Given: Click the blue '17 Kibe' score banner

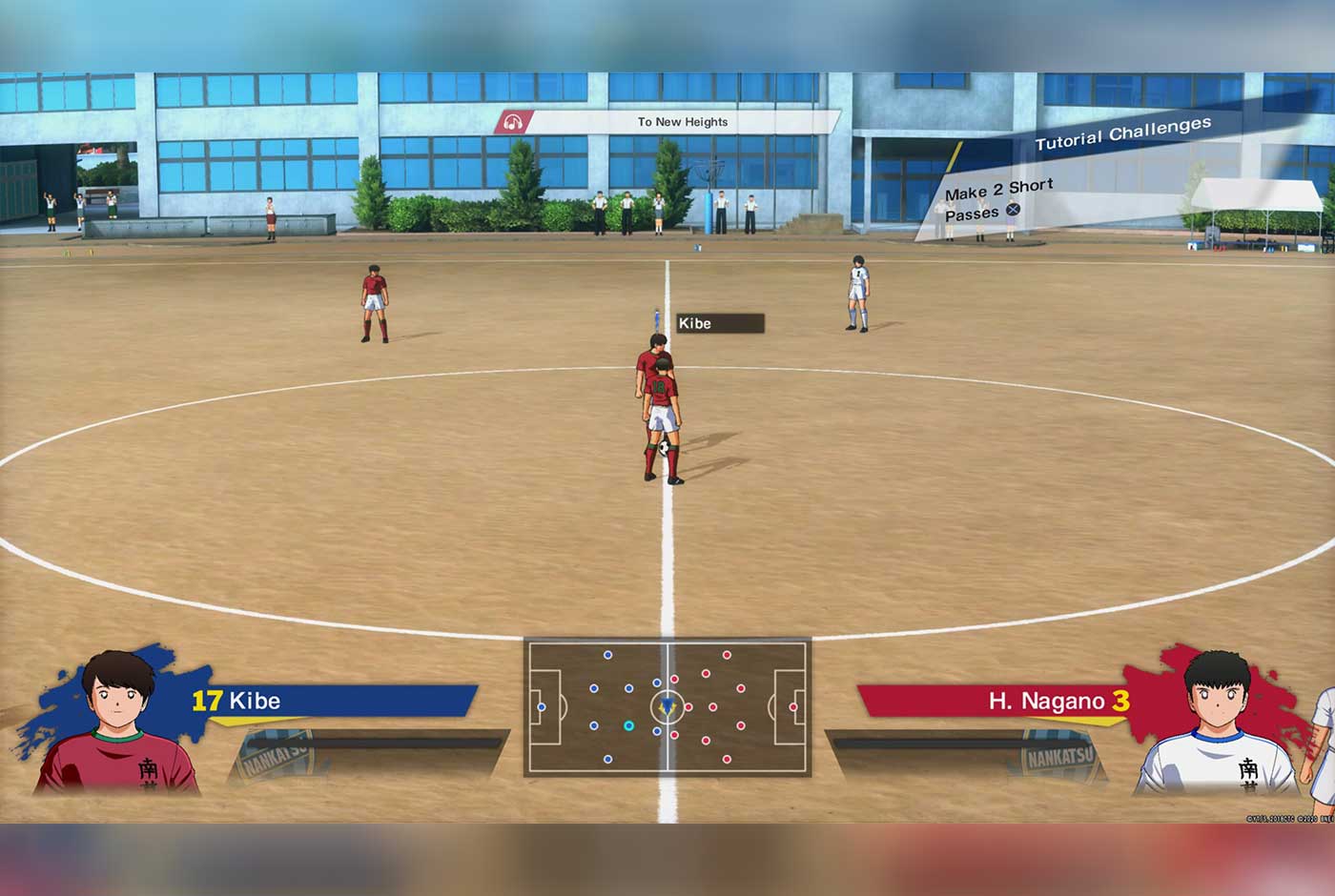Looking at the screenshot, I should tap(324, 701).
